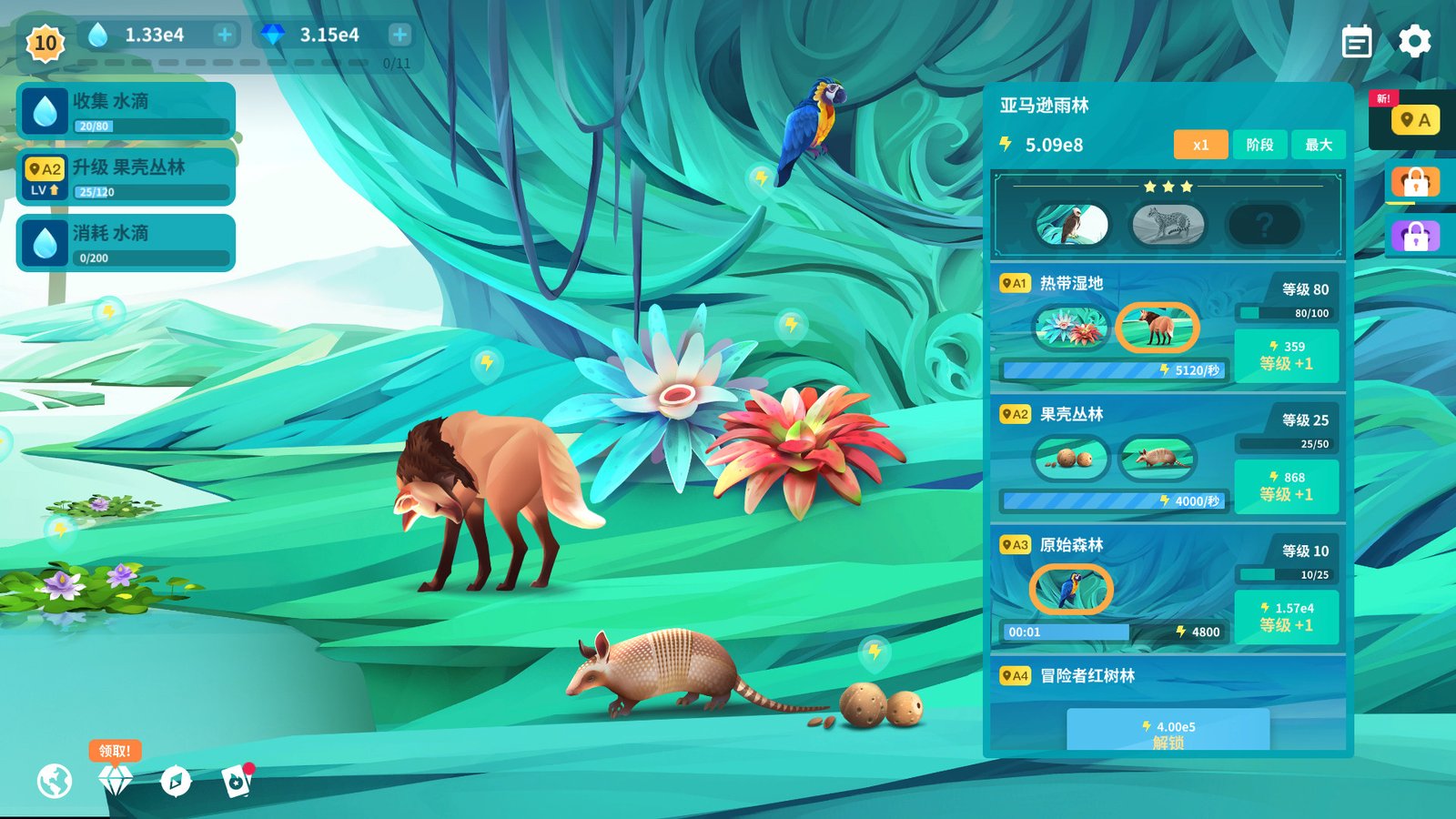Screen dimensions: 1456x819
Task: Upgrade 原始森林 level for 1.57e4 energy
Action: pos(1286,617)
